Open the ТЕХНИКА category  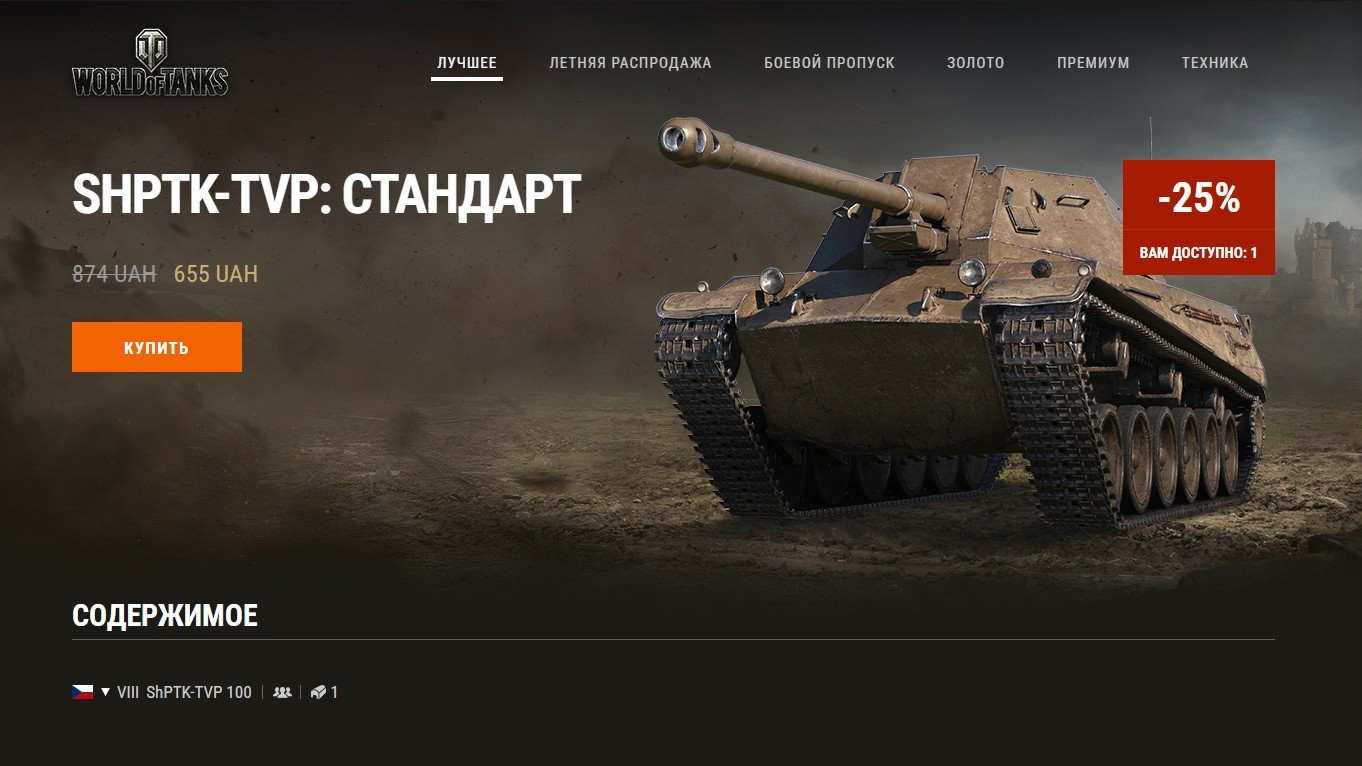coord(1215,62)
